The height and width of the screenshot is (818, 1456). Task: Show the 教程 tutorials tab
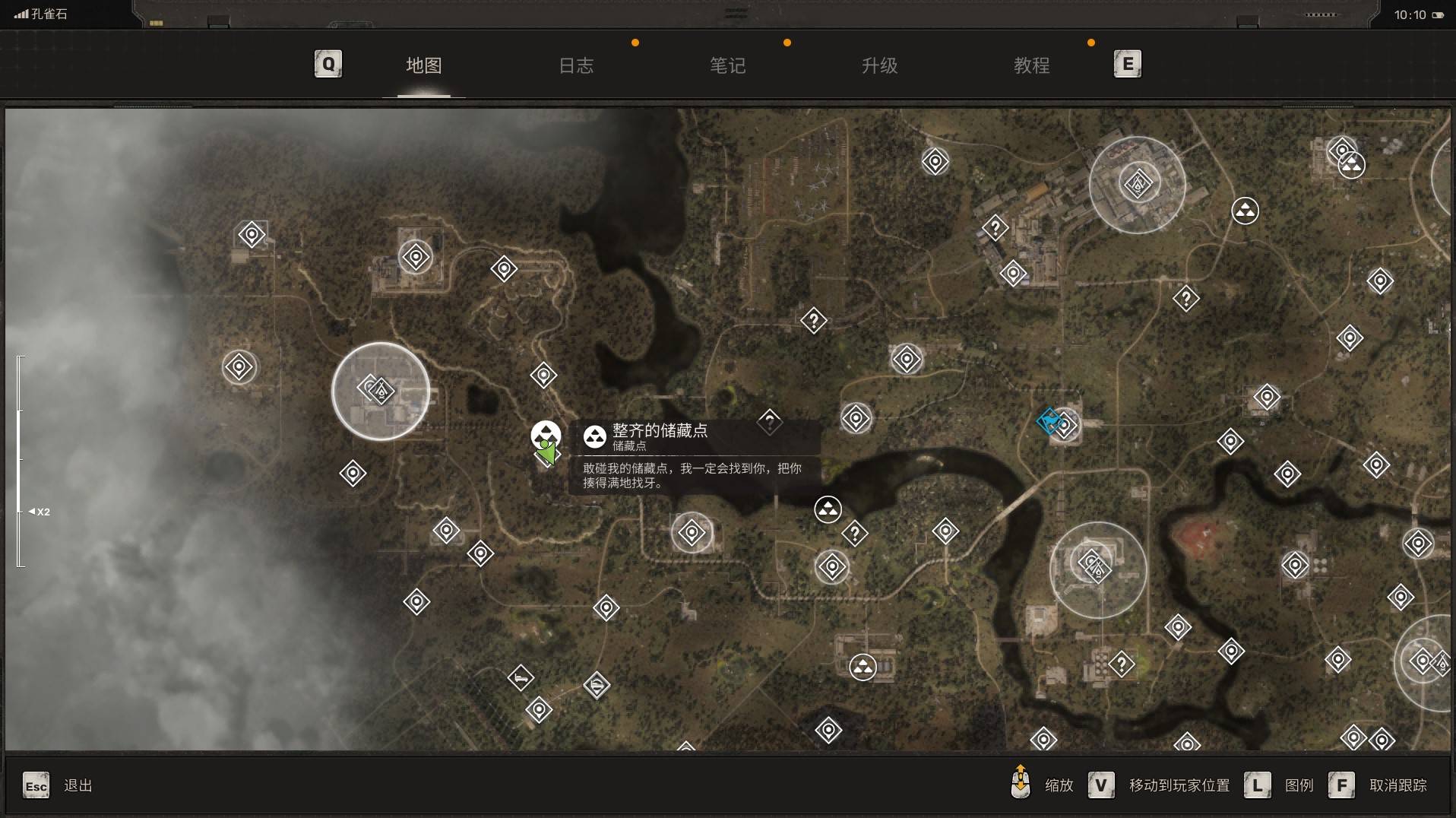[x=1031, y=66]
